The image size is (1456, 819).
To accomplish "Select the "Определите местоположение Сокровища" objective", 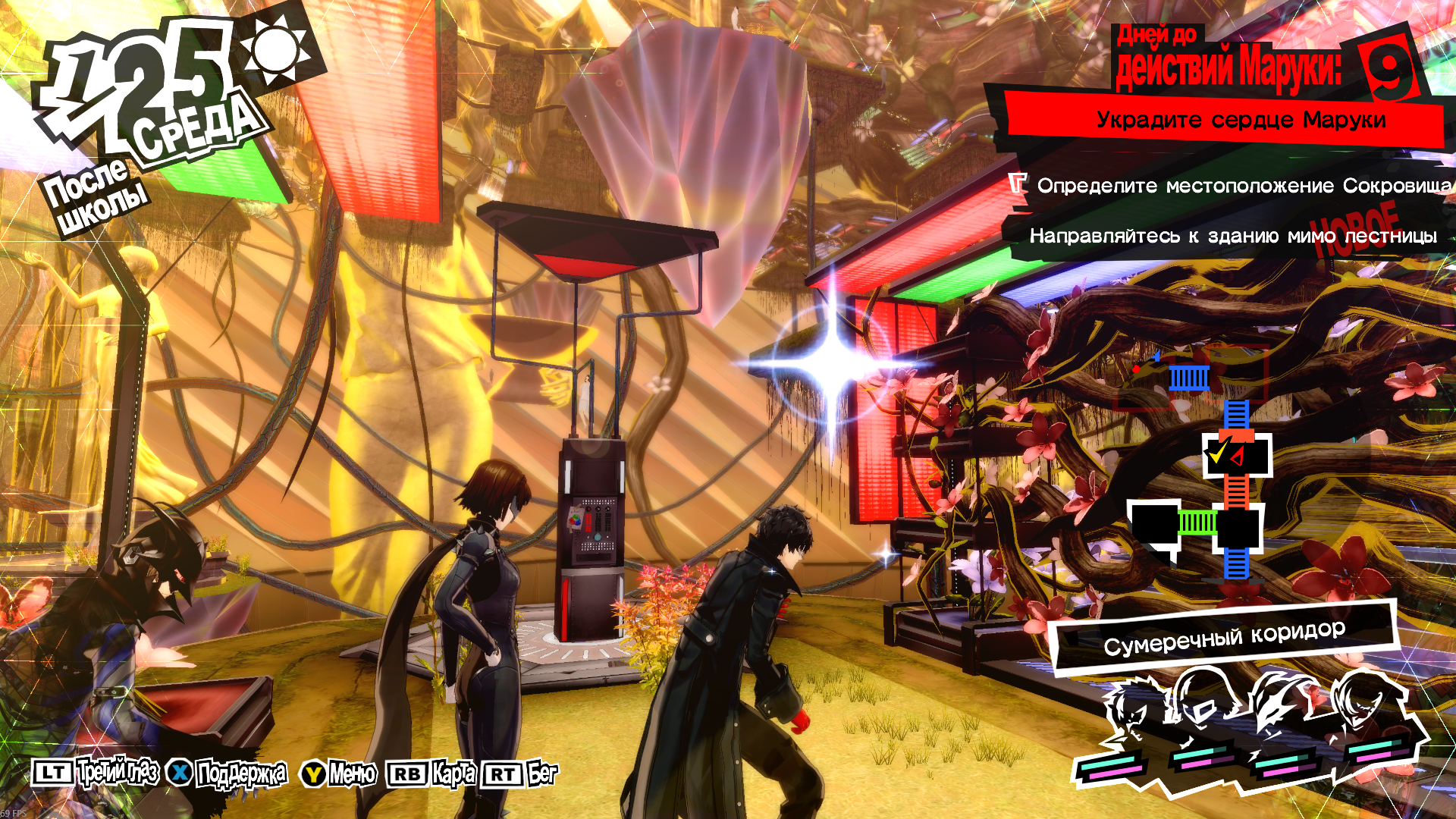I will pyautogui.click(x=1244, y=186).
